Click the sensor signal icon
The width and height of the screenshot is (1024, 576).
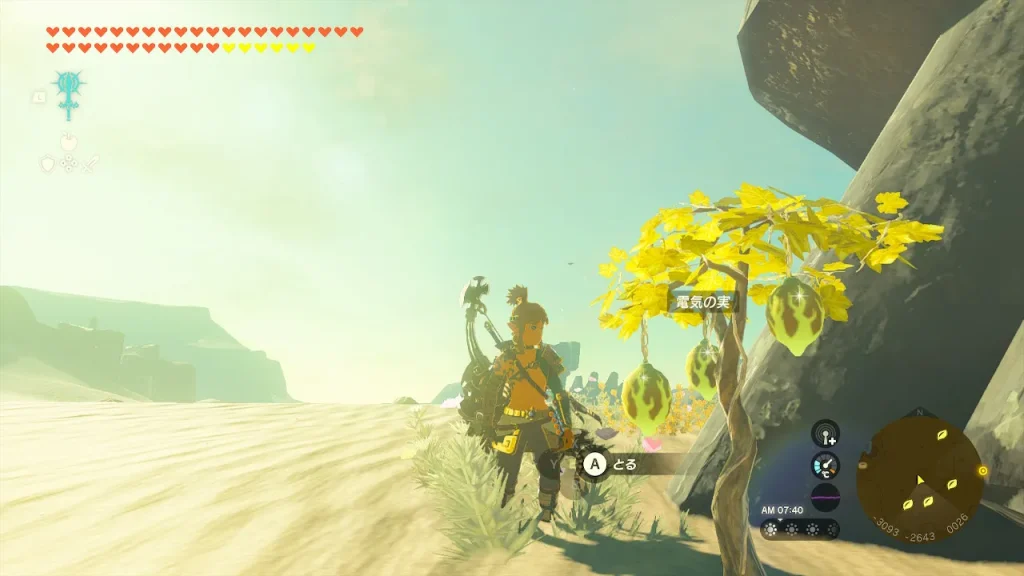825,433
